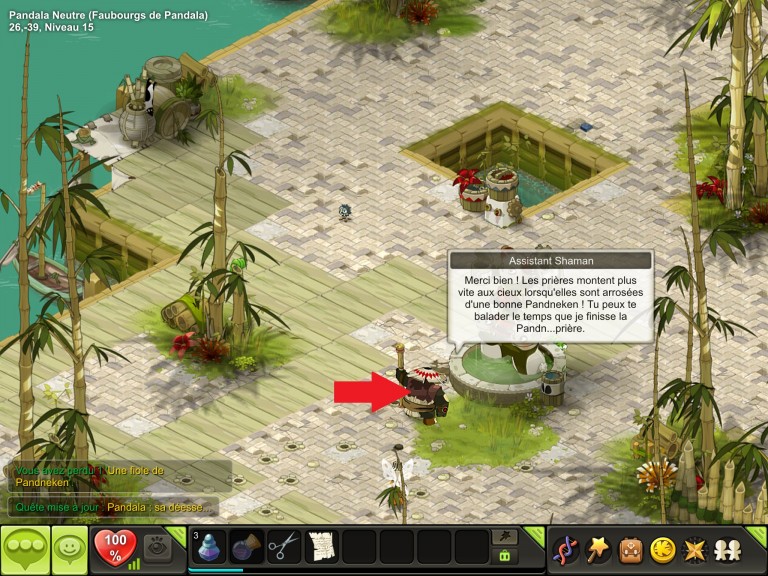768x576 pixels.
Task: Select the purple corked flask slot
Action: pyautogui.click(x=247, y=548)
